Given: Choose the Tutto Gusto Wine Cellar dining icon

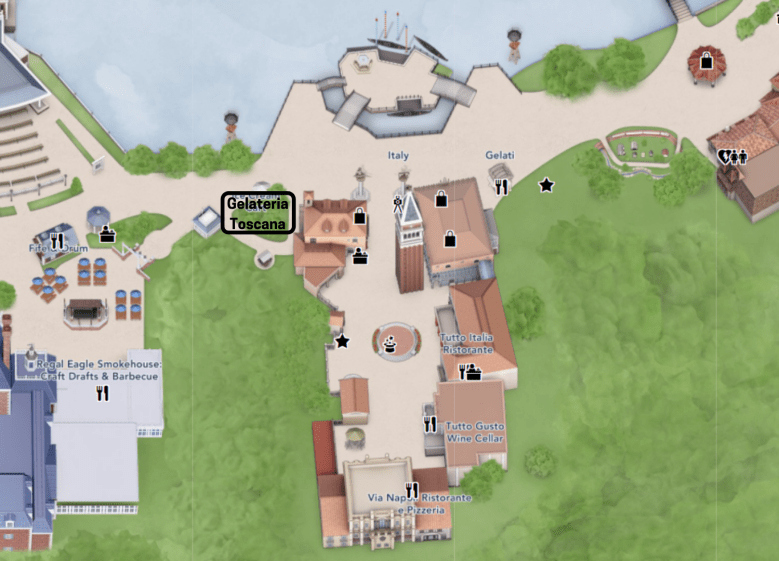Looking at the screenshot, I should pyautogui.click(x=430, y=424).
